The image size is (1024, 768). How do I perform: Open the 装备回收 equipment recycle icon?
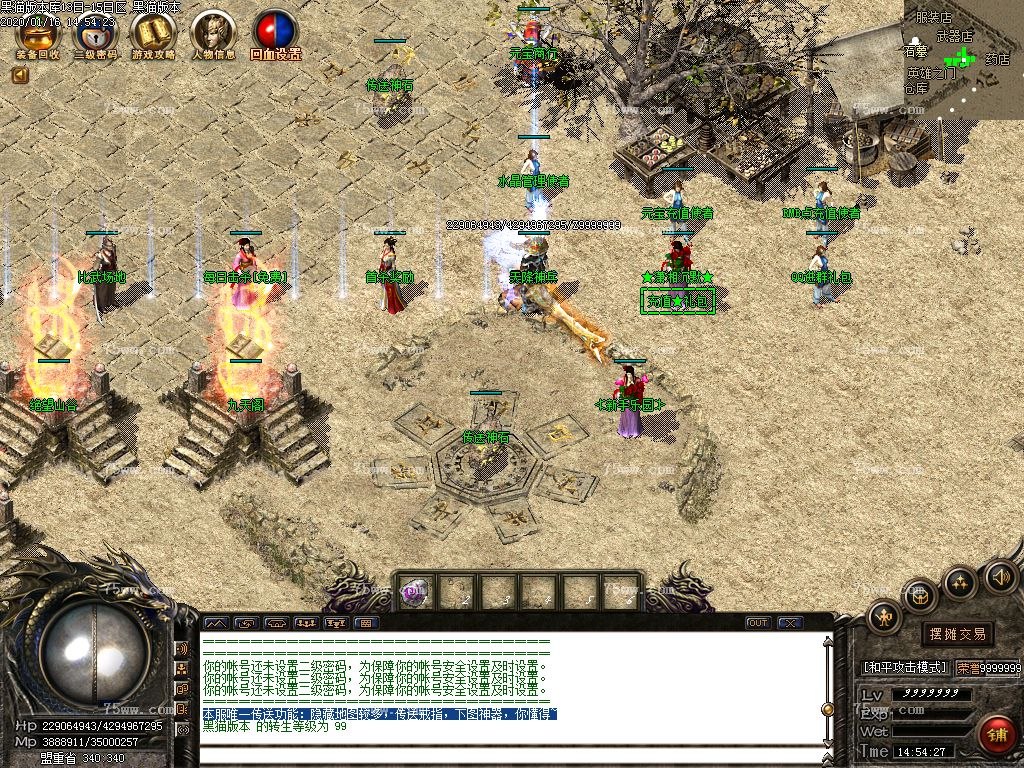point(38,36)
